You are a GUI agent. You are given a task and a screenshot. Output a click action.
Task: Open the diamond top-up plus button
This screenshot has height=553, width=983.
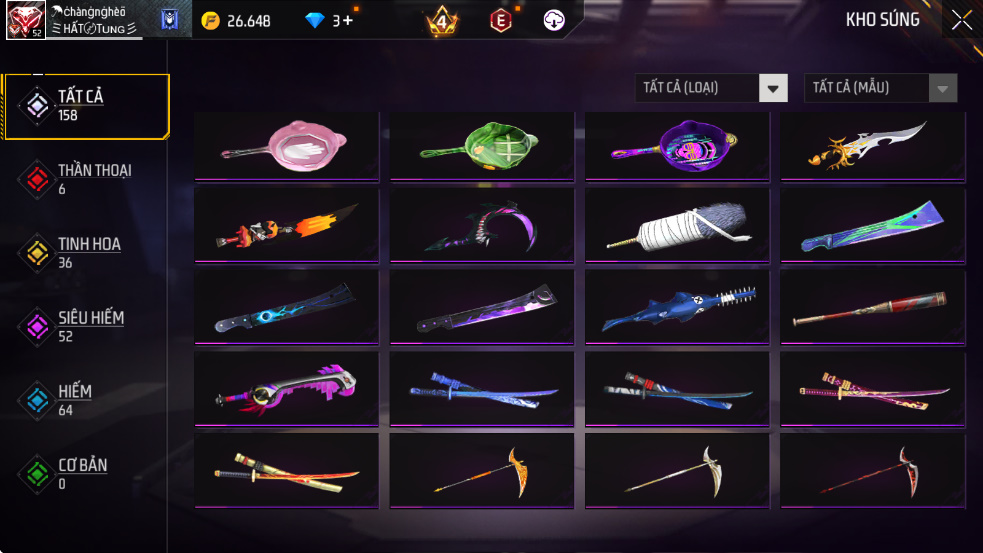tap(347, 20)
